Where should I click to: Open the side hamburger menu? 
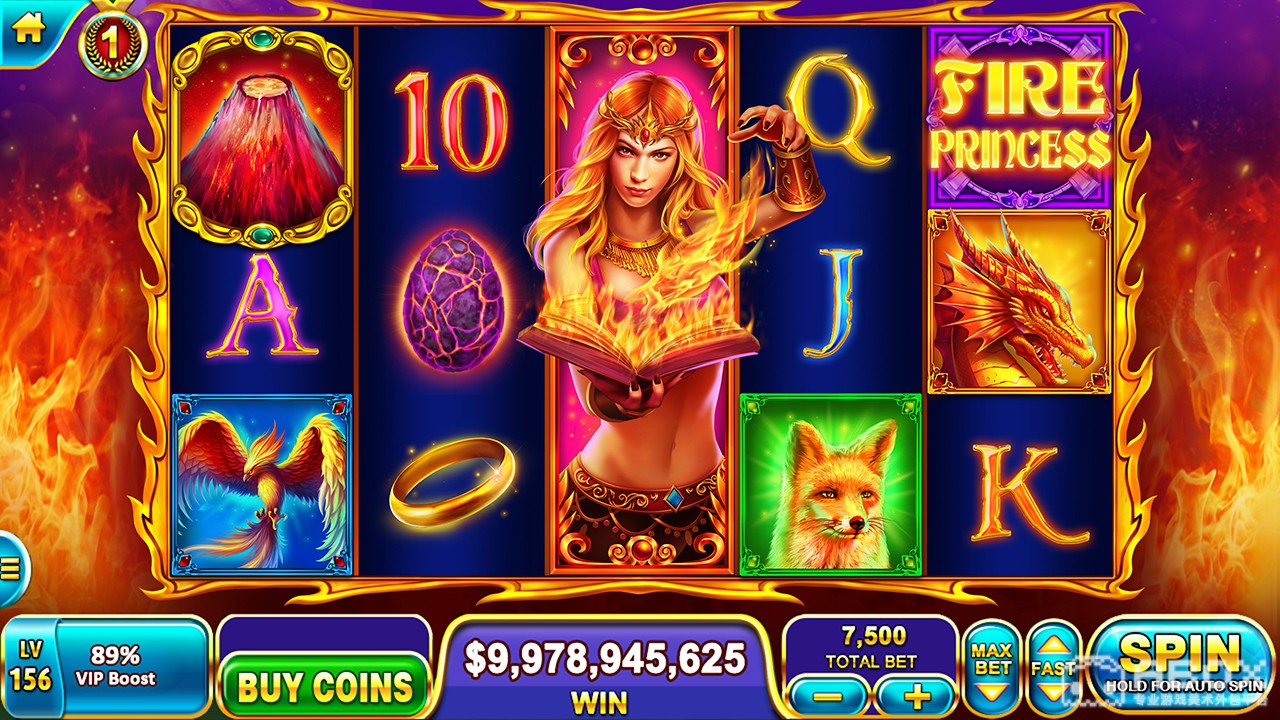[11, 569]
